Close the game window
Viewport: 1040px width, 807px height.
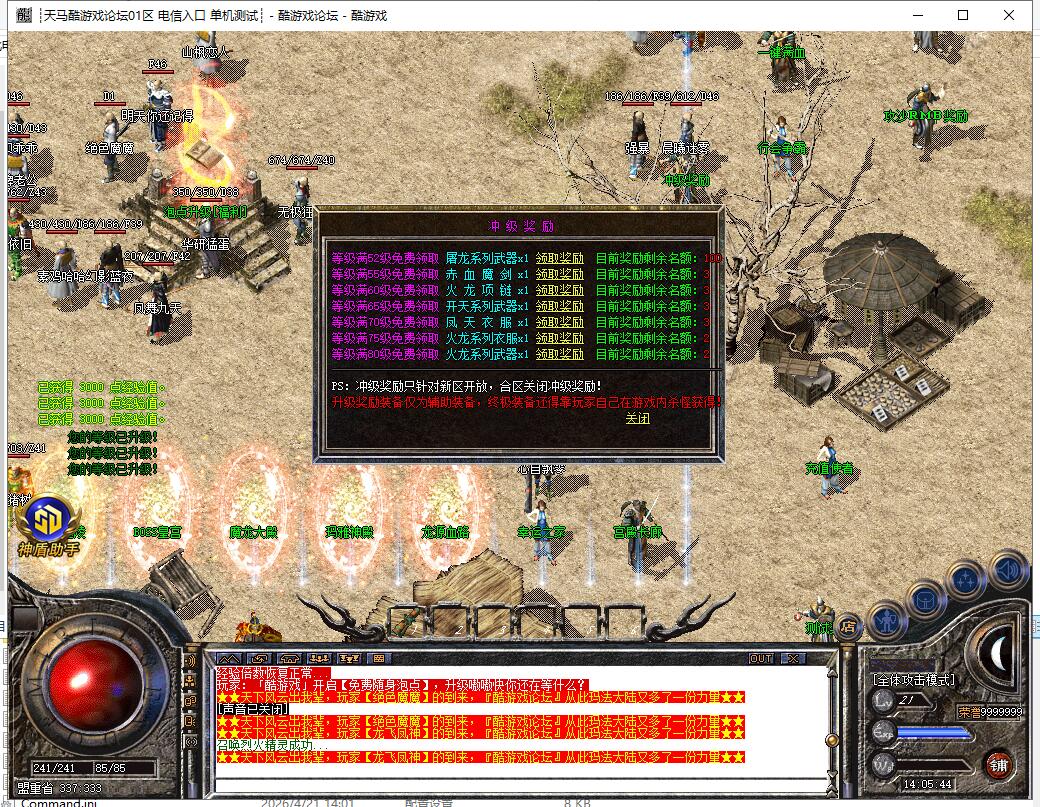pyautogui.click(x=1010, y=15)
